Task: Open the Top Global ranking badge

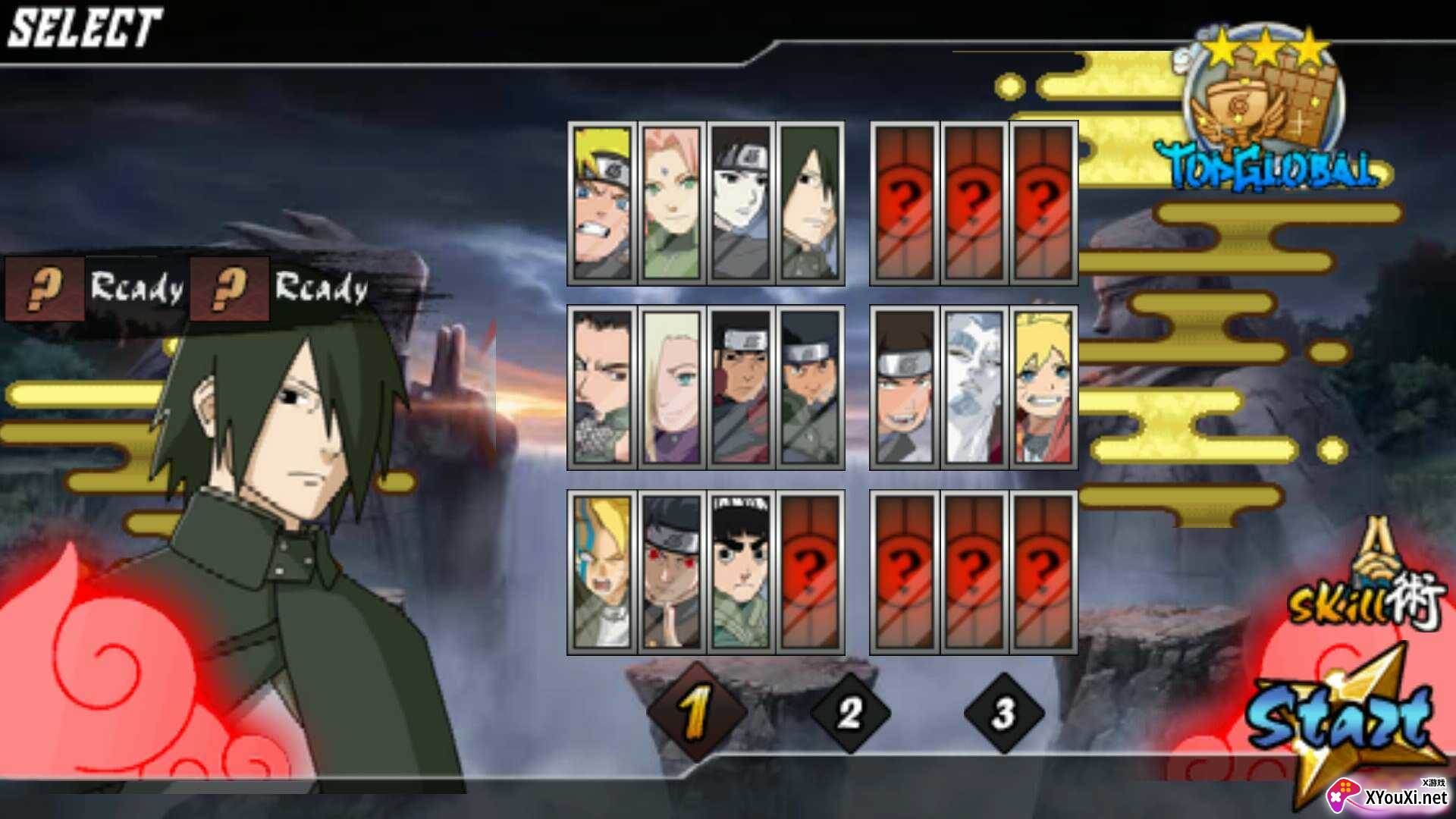Action: tap(1266, 114)
